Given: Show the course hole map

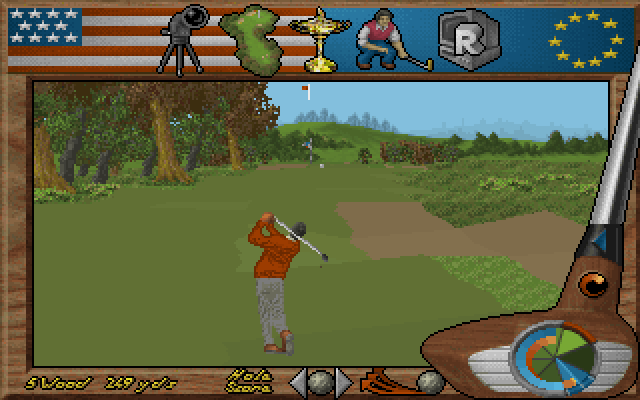Looking at the screenshot, I should point(250,37).
